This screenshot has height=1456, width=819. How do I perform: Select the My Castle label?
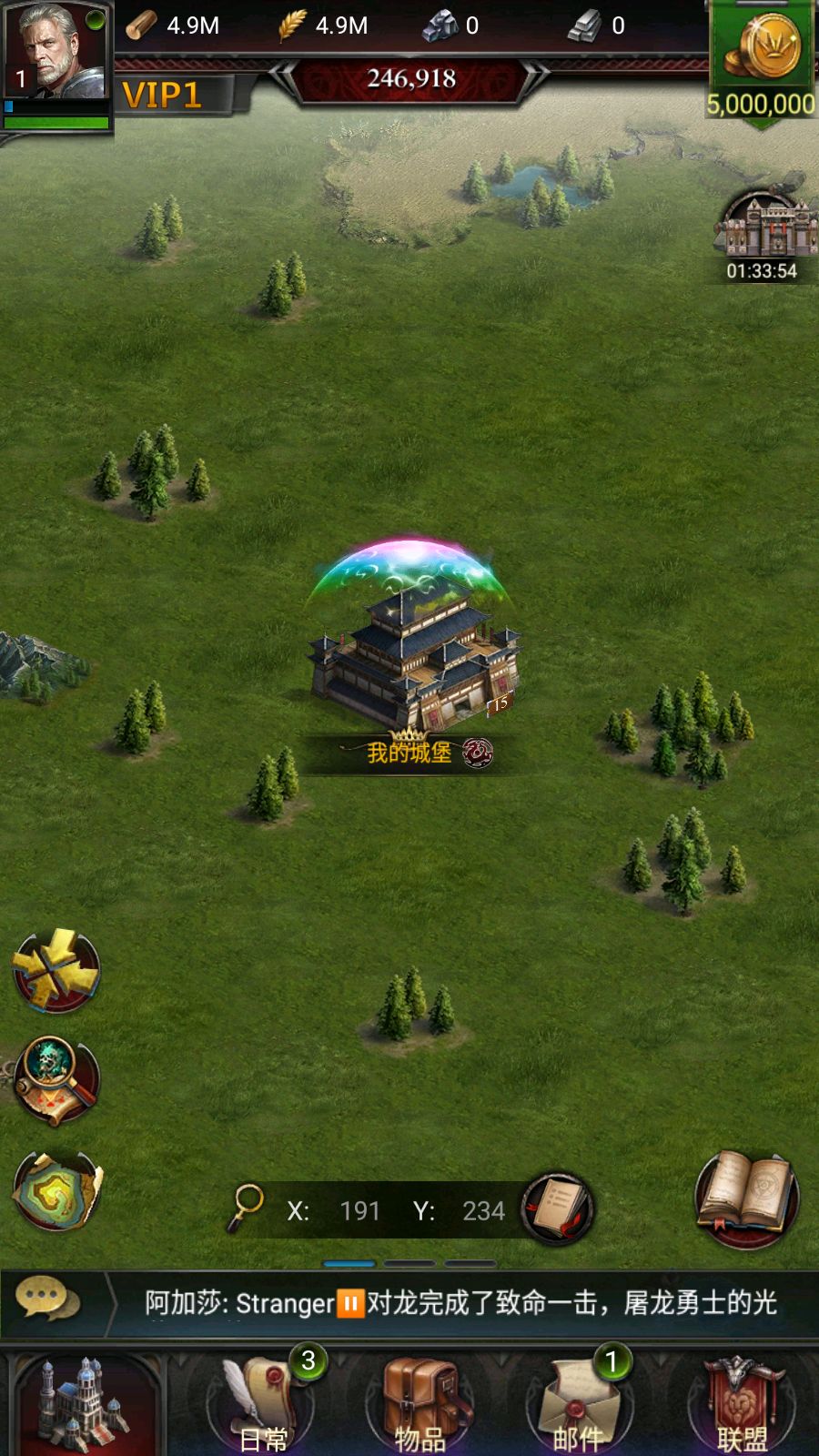pyautogui.click(x=410, y=753)
